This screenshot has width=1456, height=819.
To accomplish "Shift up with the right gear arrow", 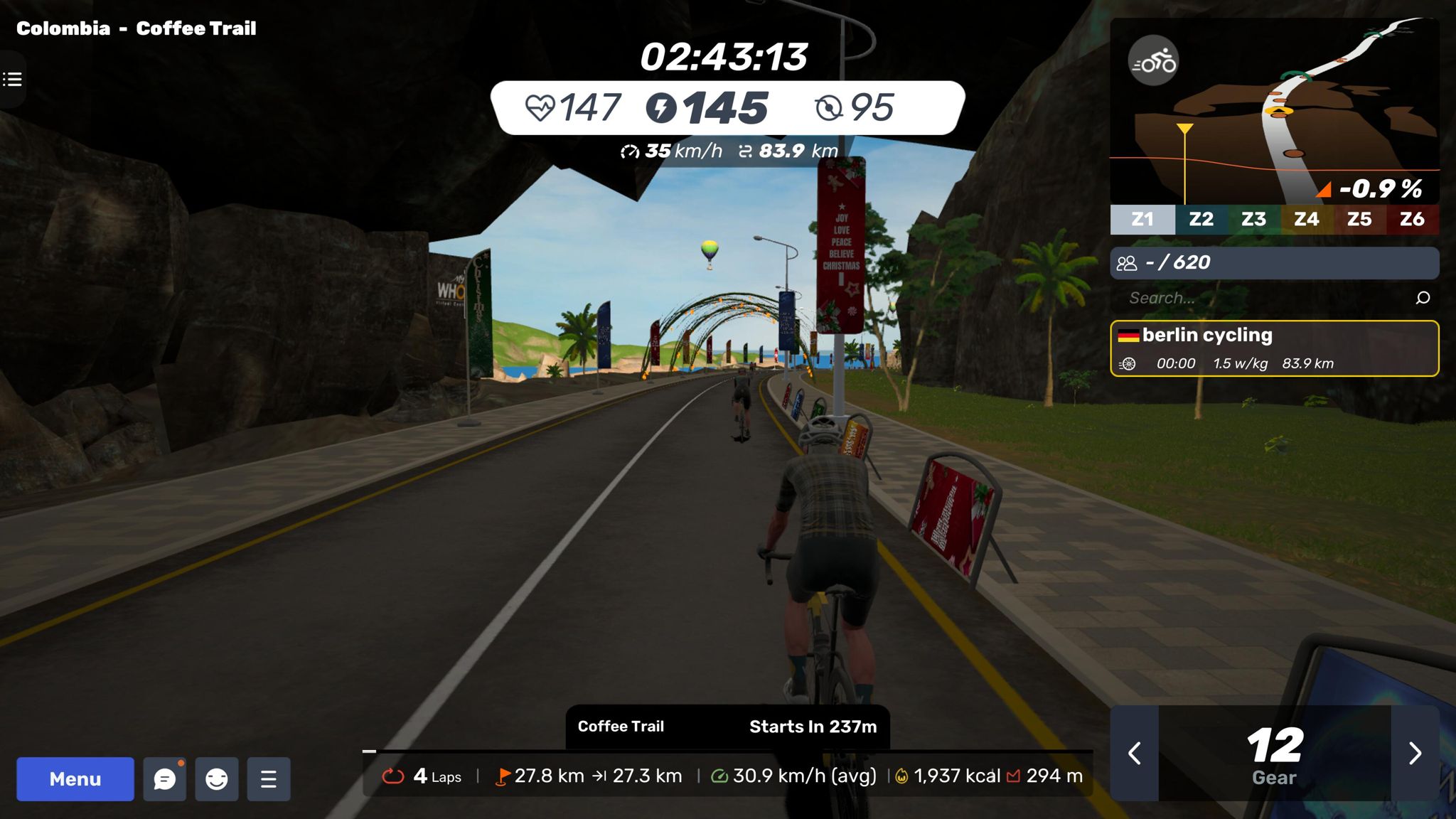I will [x=1415, y=753].
